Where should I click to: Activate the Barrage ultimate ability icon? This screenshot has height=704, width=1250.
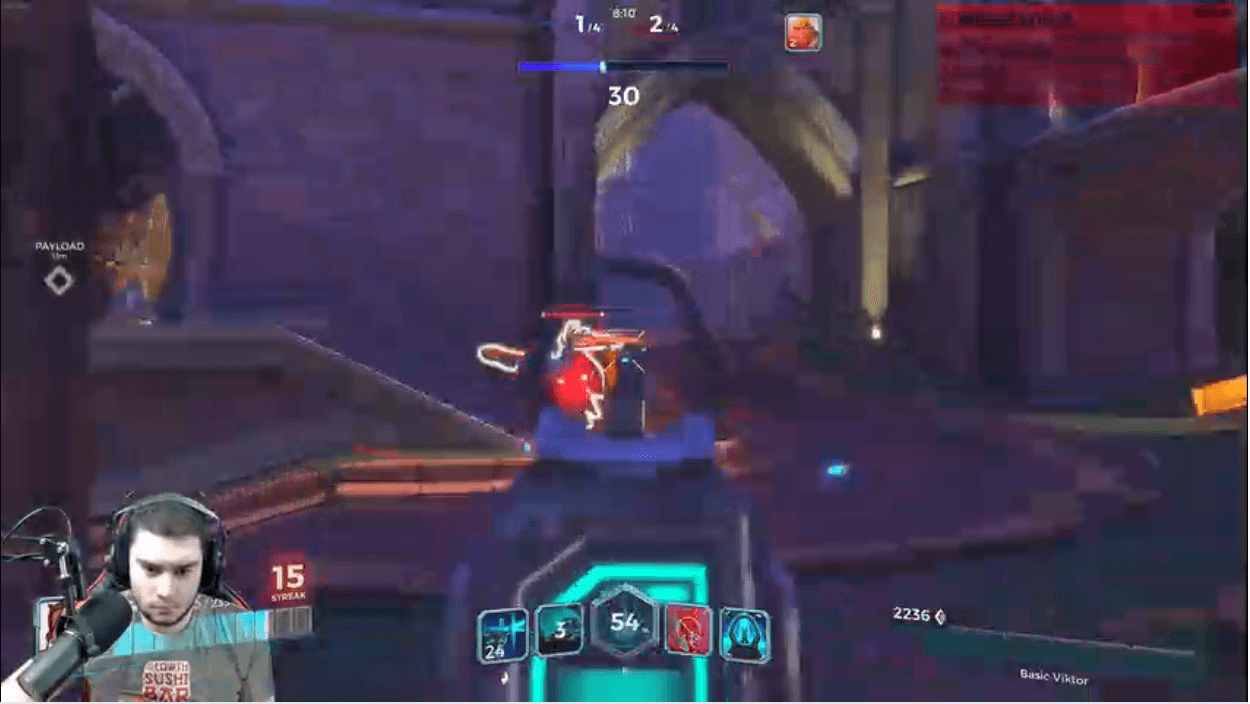(x=744, y=636)
